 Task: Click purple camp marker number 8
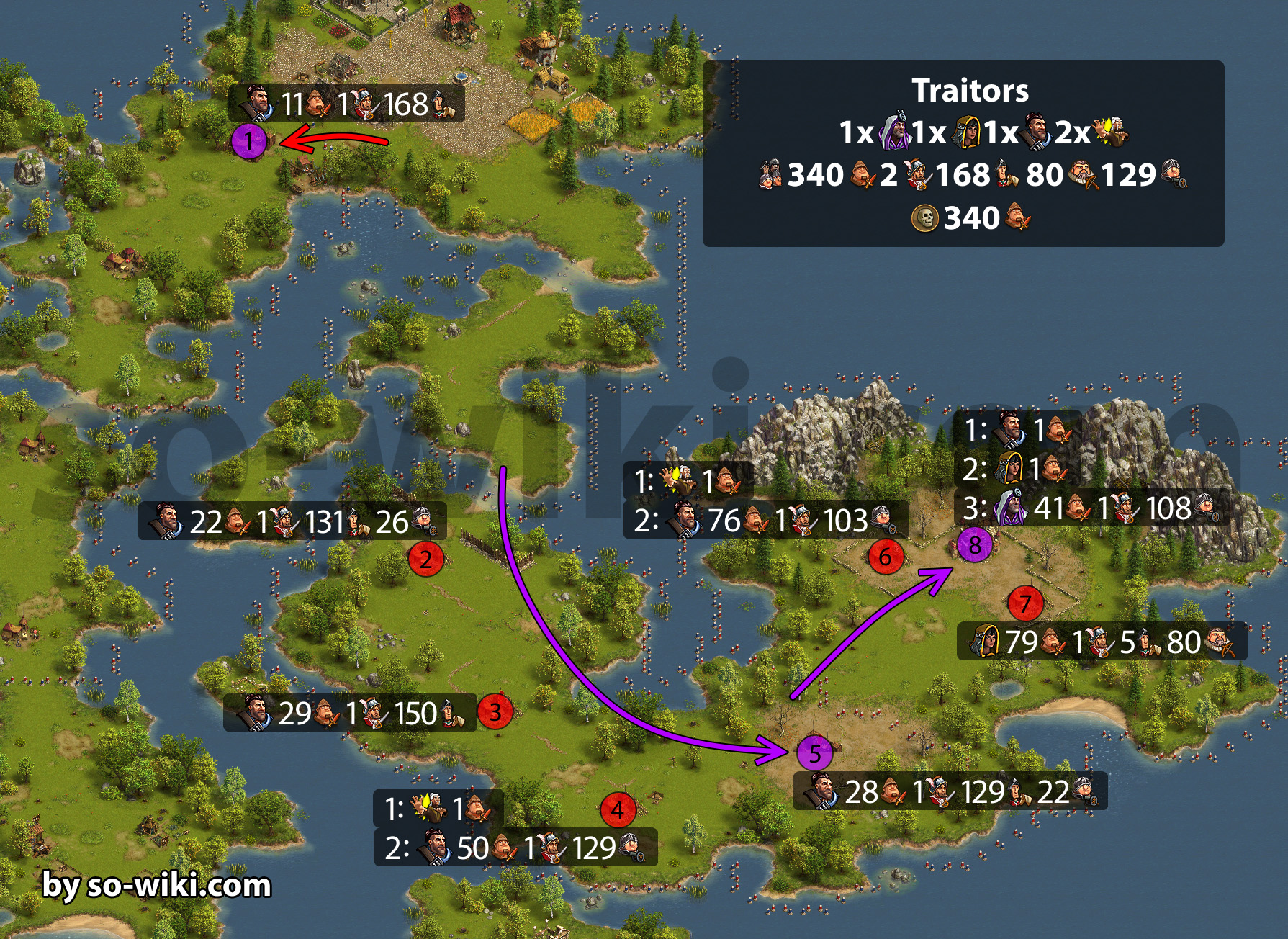975,545
